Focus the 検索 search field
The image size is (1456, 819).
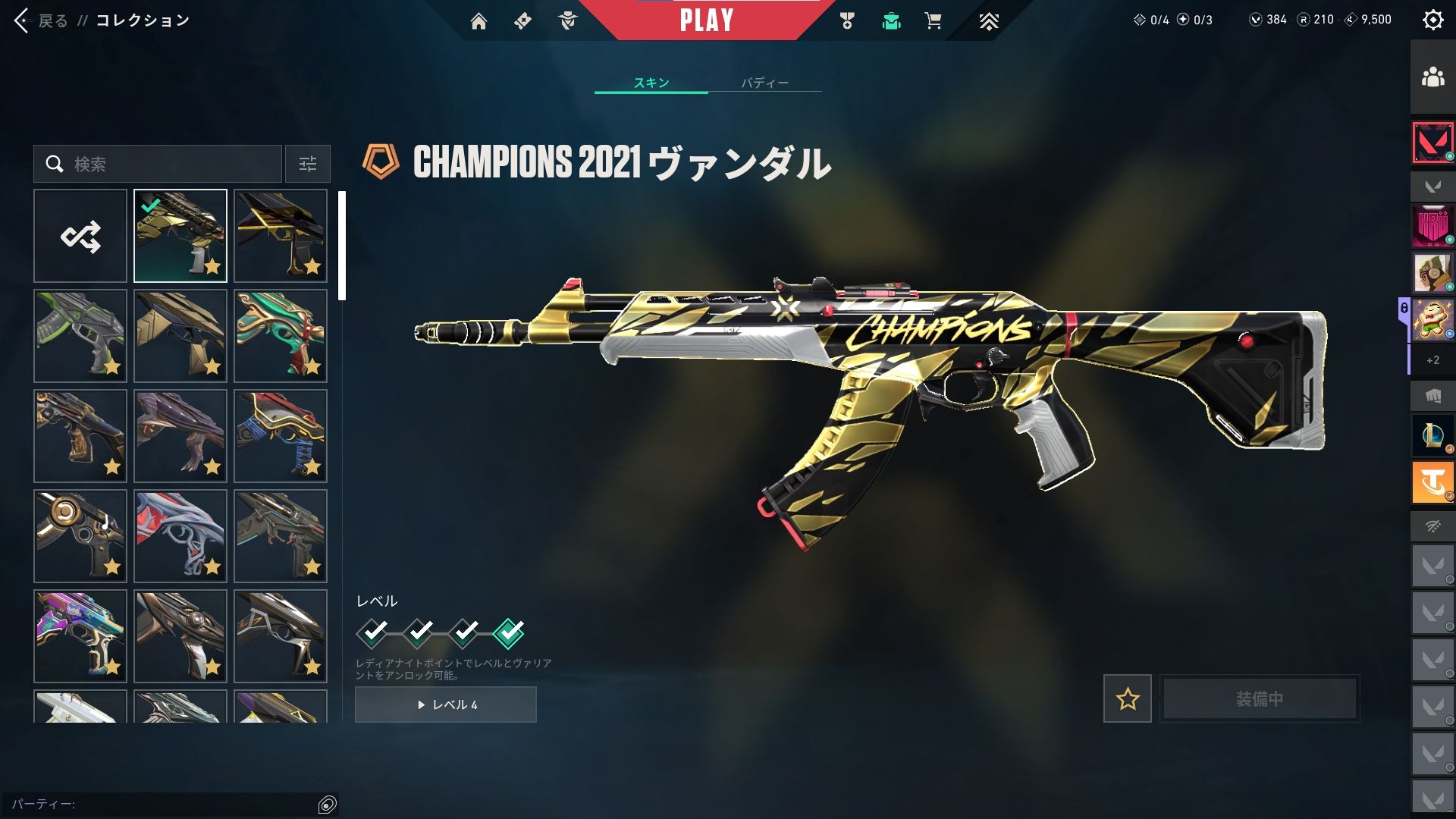[167, 164]
